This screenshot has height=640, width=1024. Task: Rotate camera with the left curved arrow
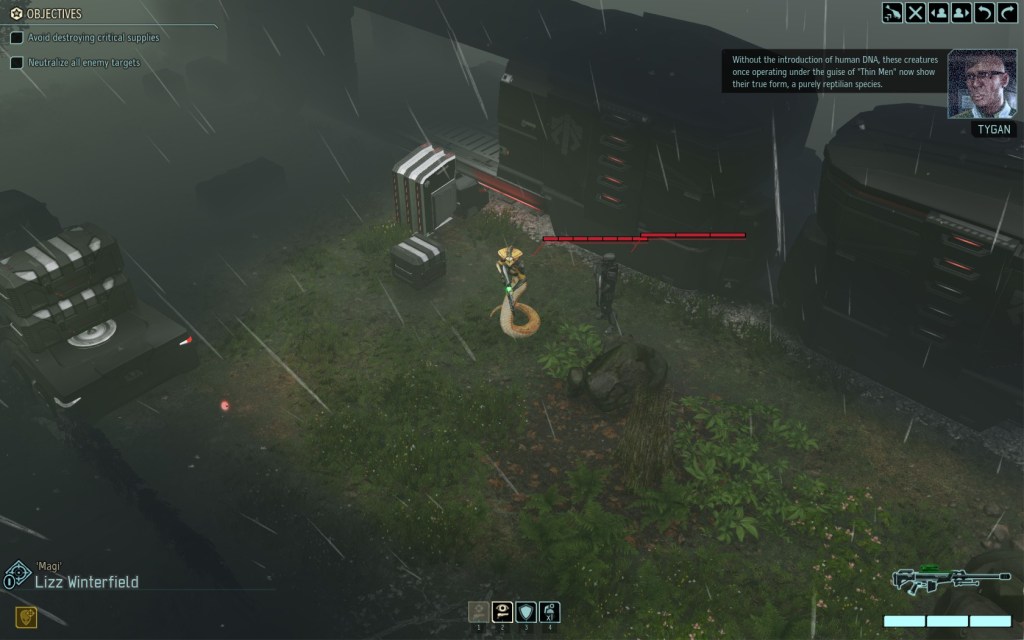point(985,13)
